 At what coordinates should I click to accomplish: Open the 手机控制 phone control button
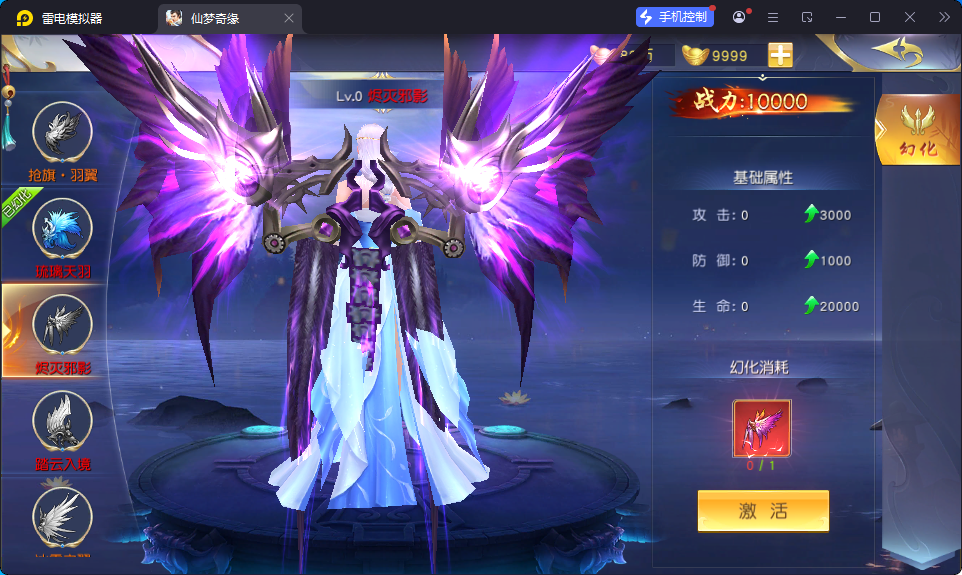pos(674,17)
